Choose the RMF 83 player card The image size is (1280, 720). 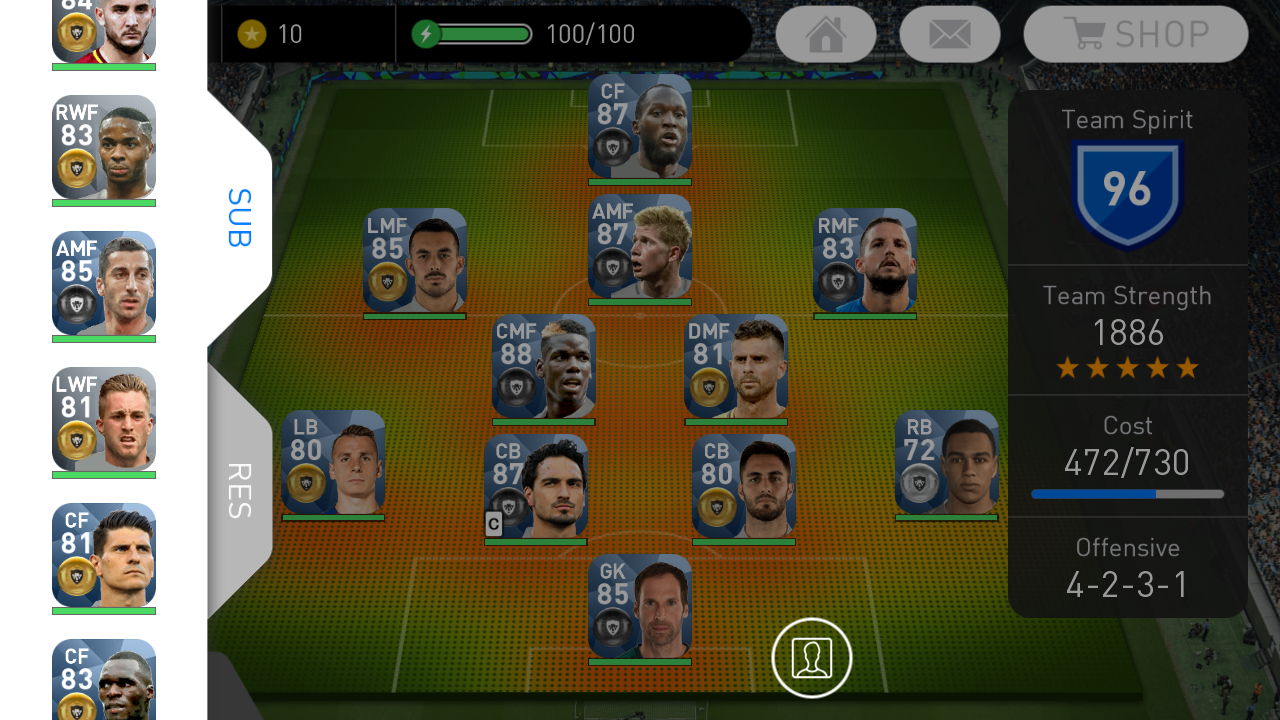pyautogui.click(x=865, y=260)
